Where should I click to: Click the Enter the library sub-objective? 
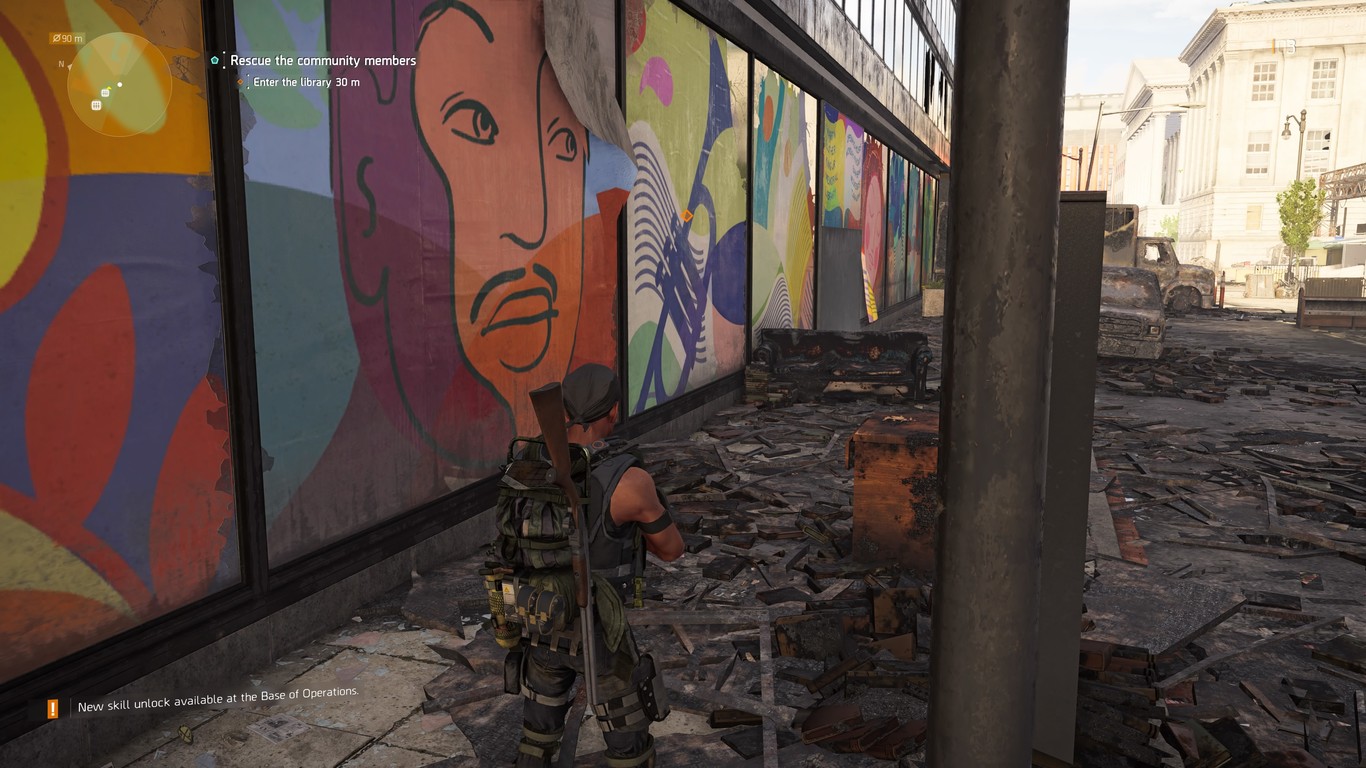click(x=306, y=82)
